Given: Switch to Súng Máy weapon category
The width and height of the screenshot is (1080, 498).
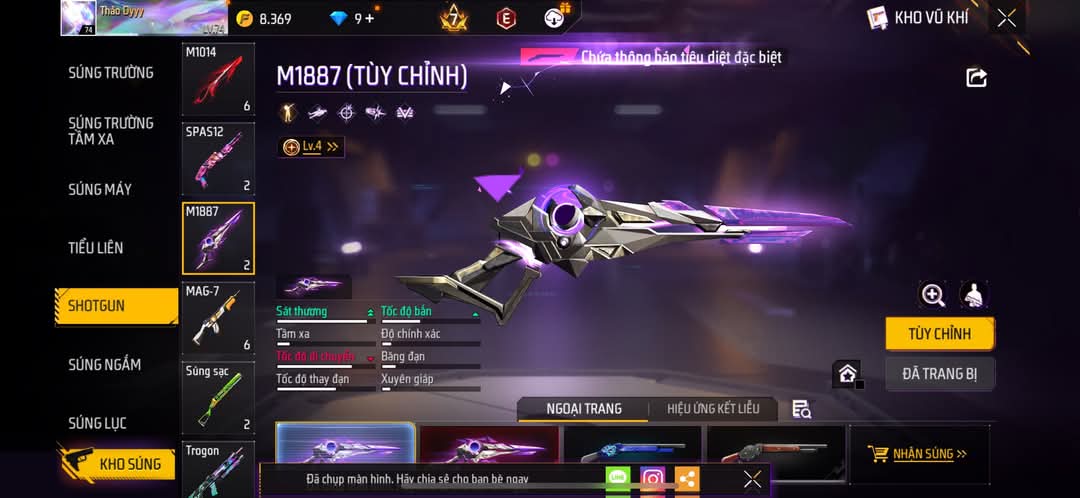Looking at the screenshot, I should click(x=100, y=189).
